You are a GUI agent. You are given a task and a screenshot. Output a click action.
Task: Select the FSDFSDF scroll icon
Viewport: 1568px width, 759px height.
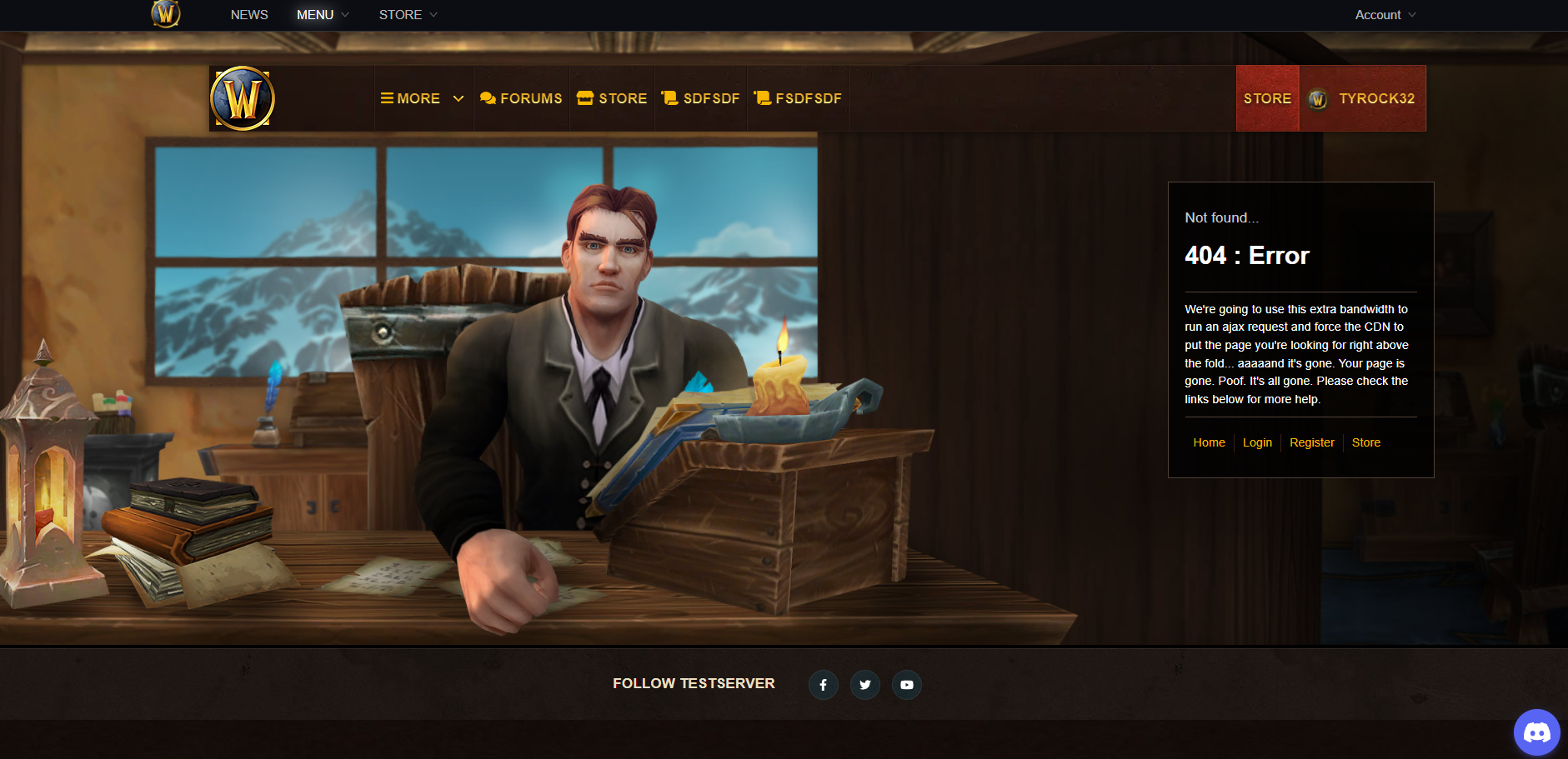[761, 97]
